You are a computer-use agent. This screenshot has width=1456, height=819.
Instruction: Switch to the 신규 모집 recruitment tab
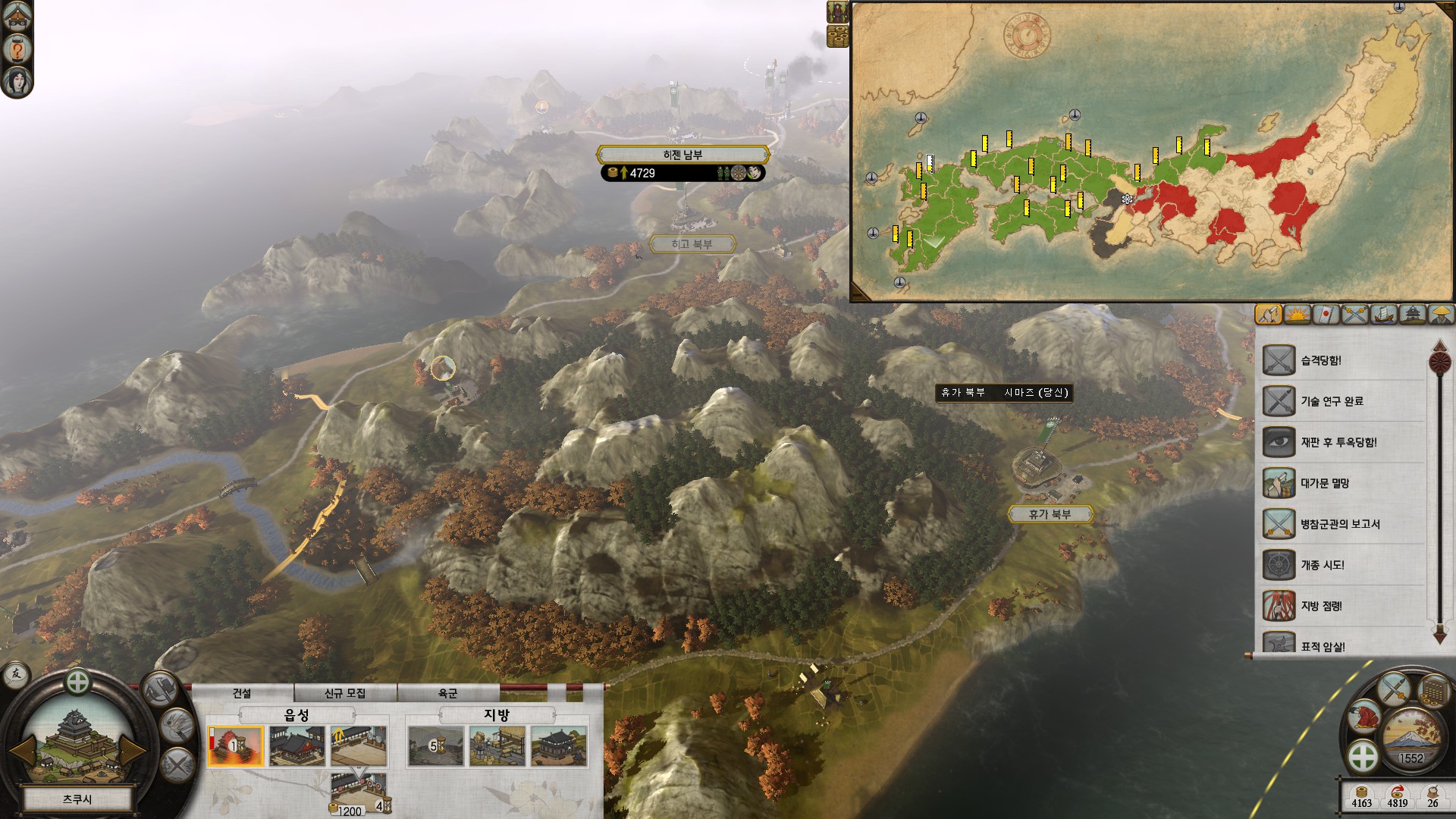point(345,693)
